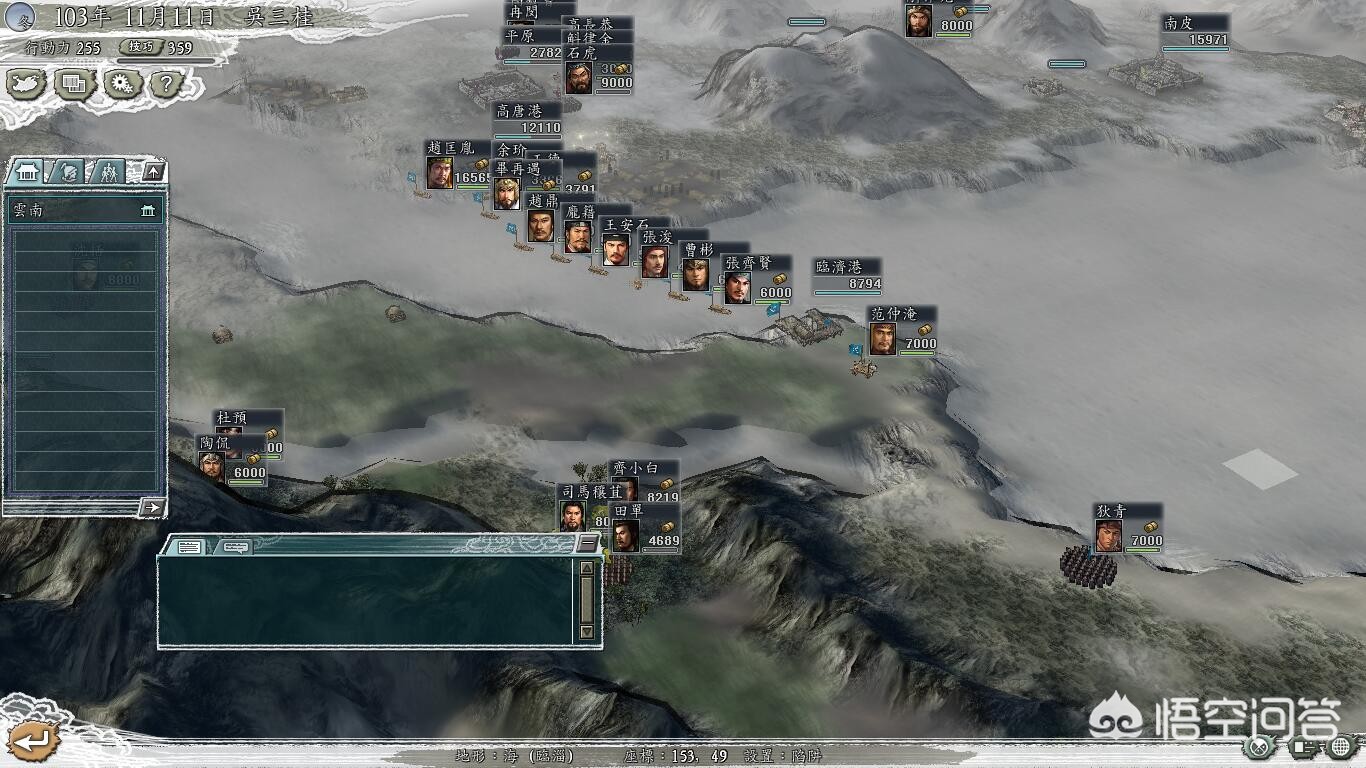Click the side panel's right arrow button

click(151, 508)
